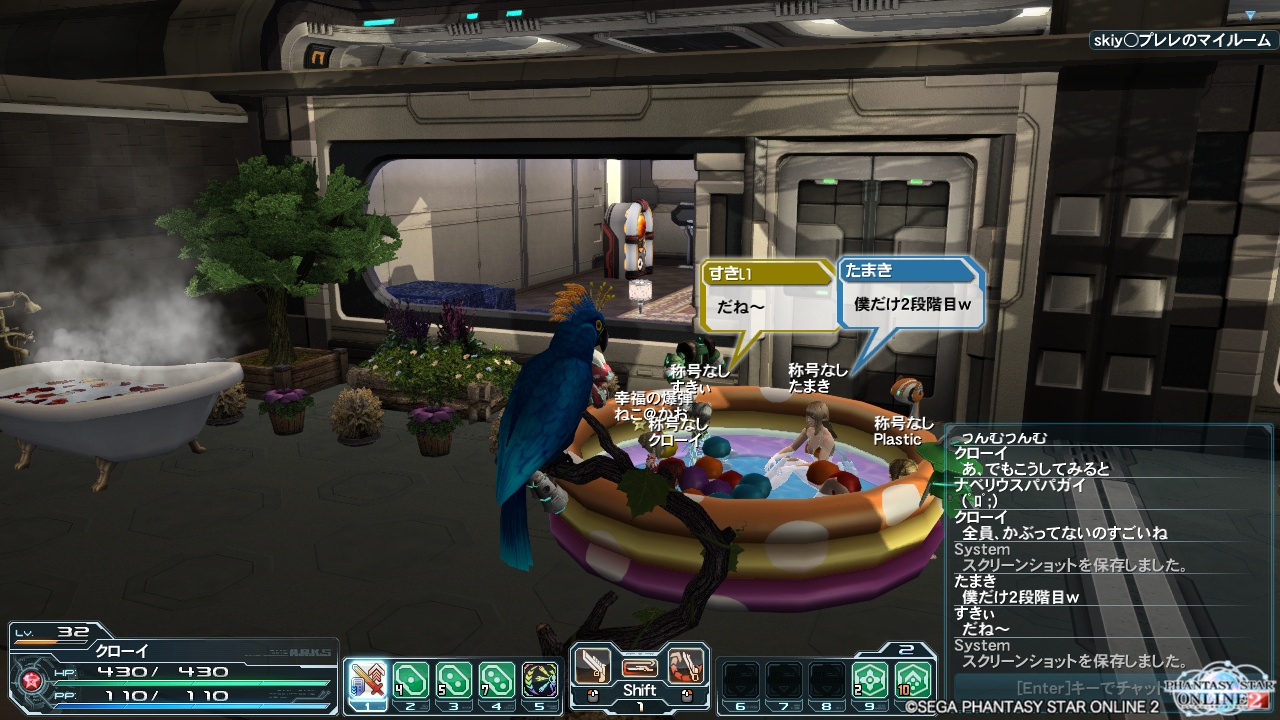Use the green item in subpalette slot 3
Image resolution: width=1280 pixels, height=720 pixels.
pos(454,681)
